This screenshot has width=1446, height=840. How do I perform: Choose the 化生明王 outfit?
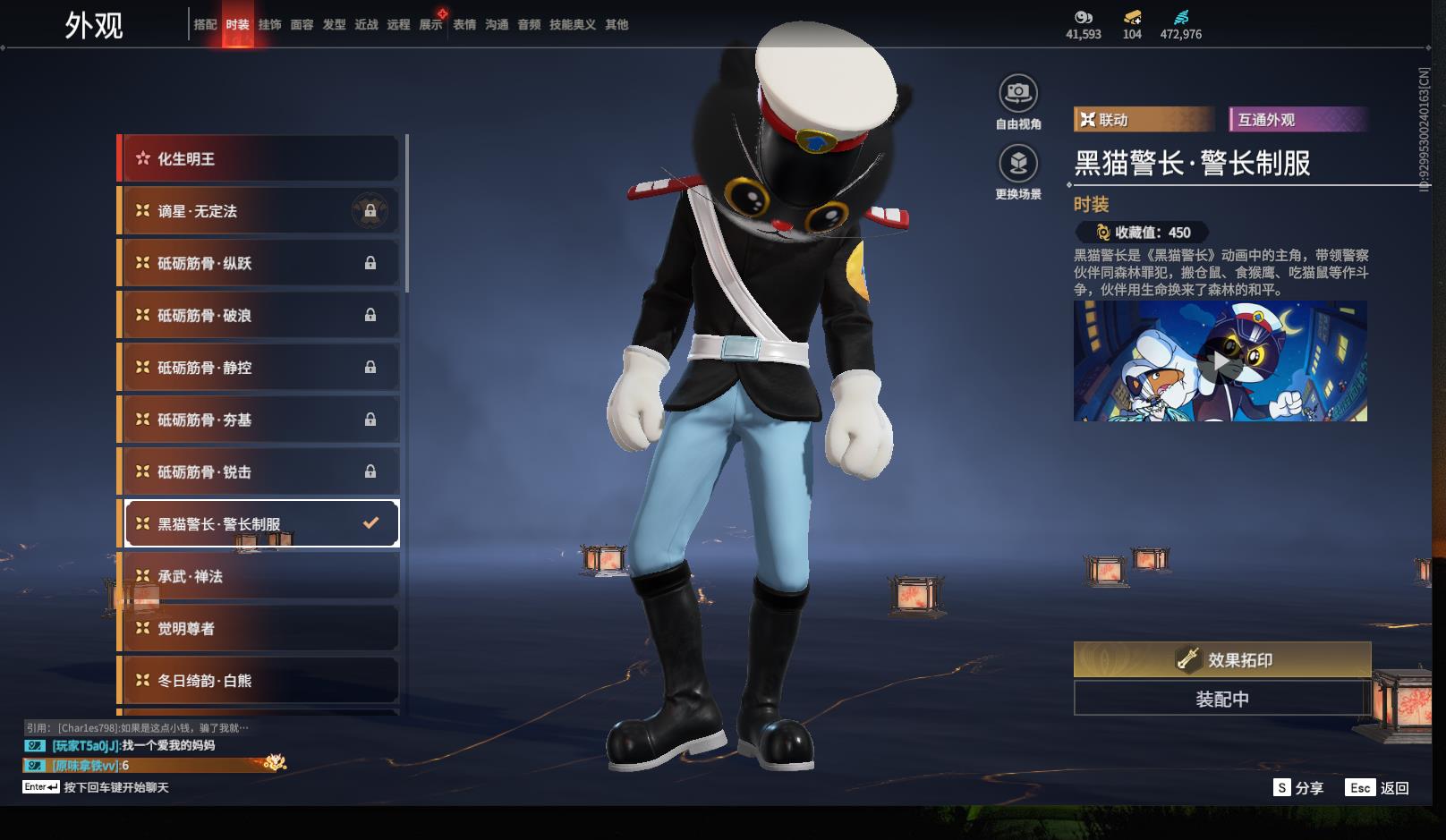point(258,159)
